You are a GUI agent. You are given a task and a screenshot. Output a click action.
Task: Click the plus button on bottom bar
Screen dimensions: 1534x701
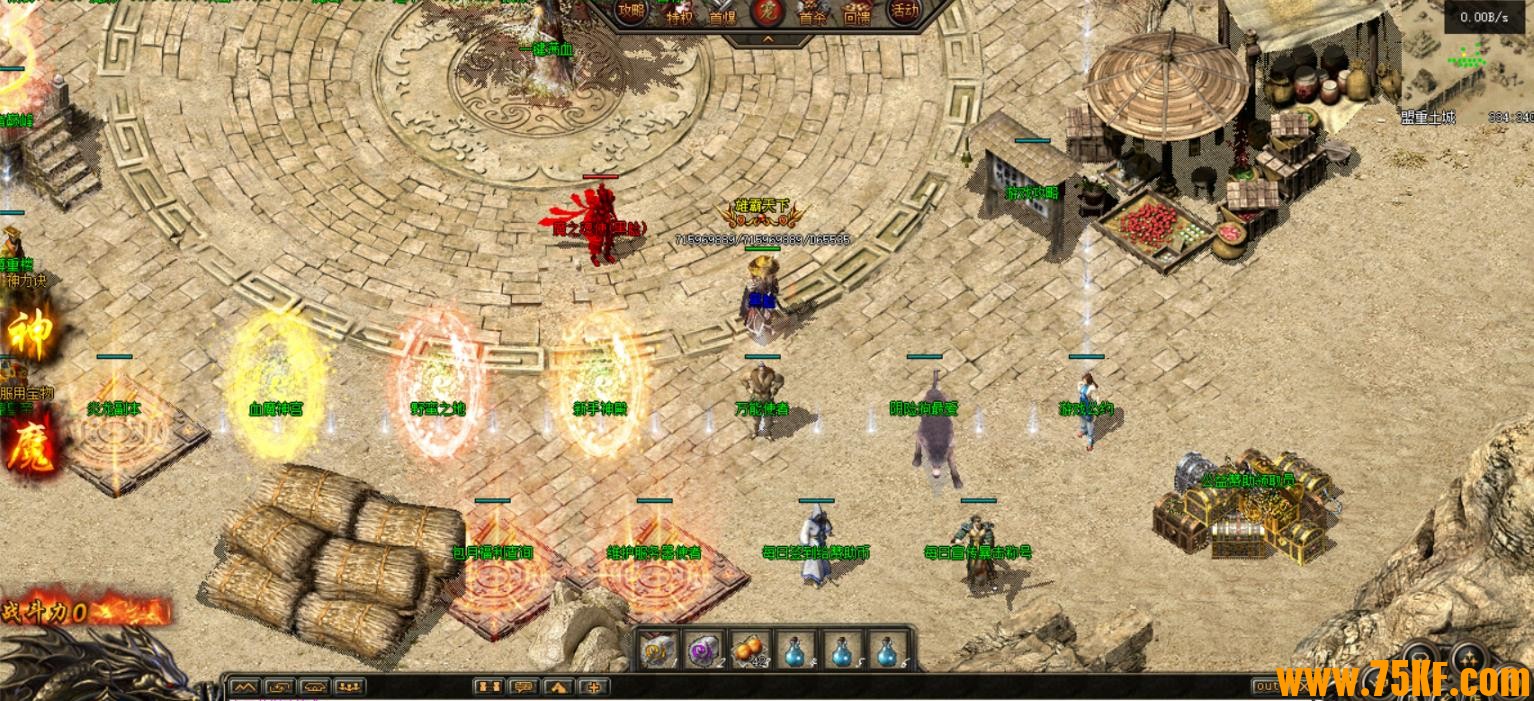pos(595,687)
